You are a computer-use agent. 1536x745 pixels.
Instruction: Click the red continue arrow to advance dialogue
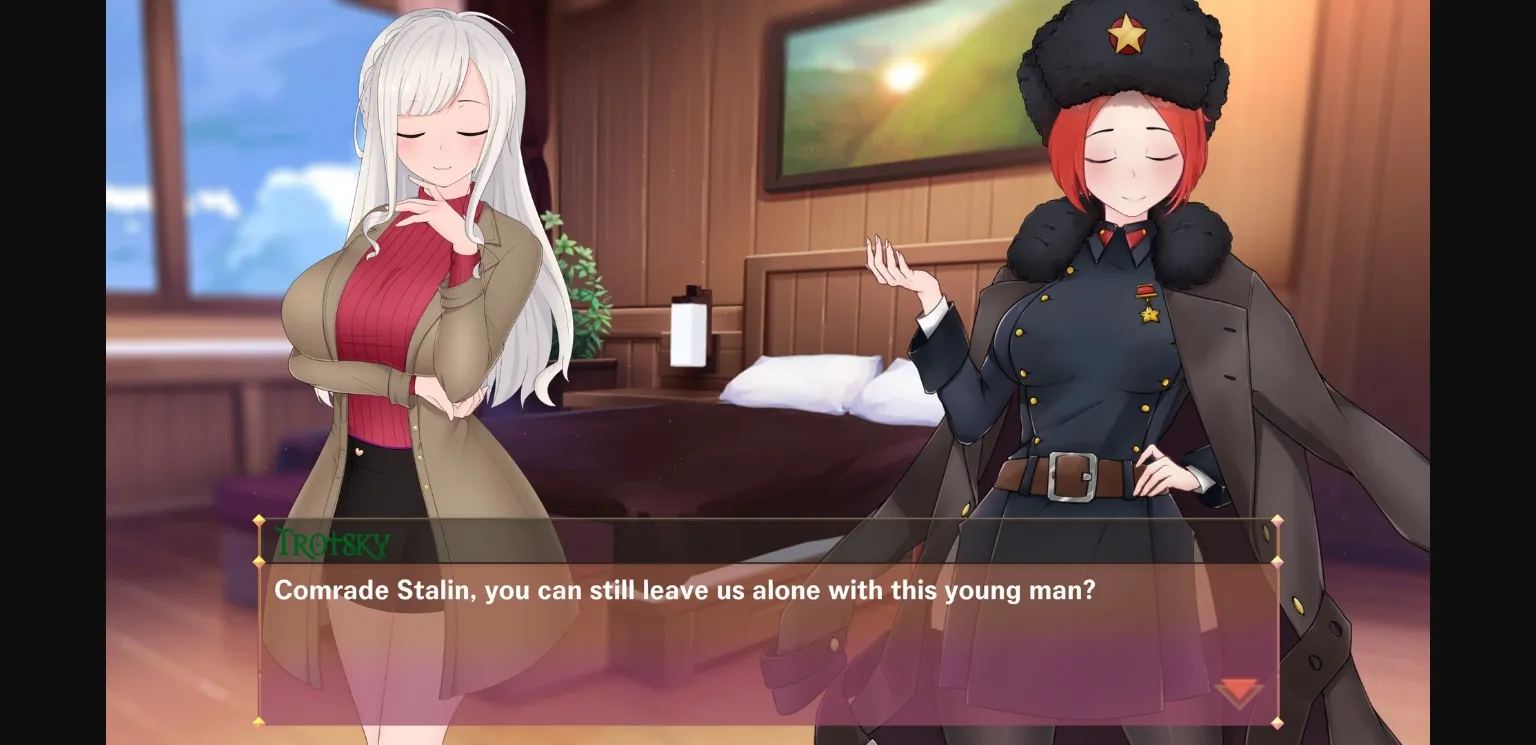1238,690
